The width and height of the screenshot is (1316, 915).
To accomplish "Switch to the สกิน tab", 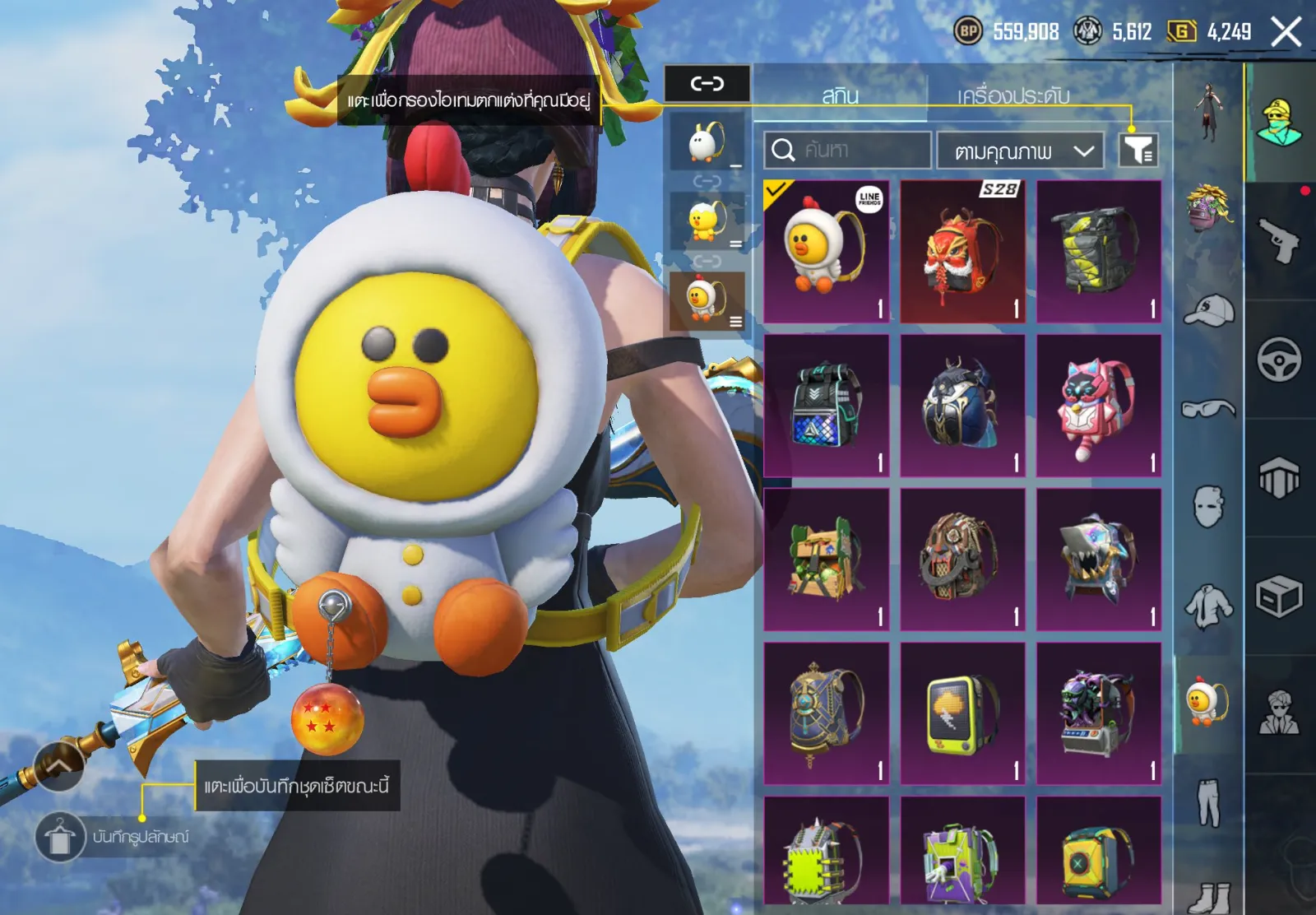I will pos(840,95).
